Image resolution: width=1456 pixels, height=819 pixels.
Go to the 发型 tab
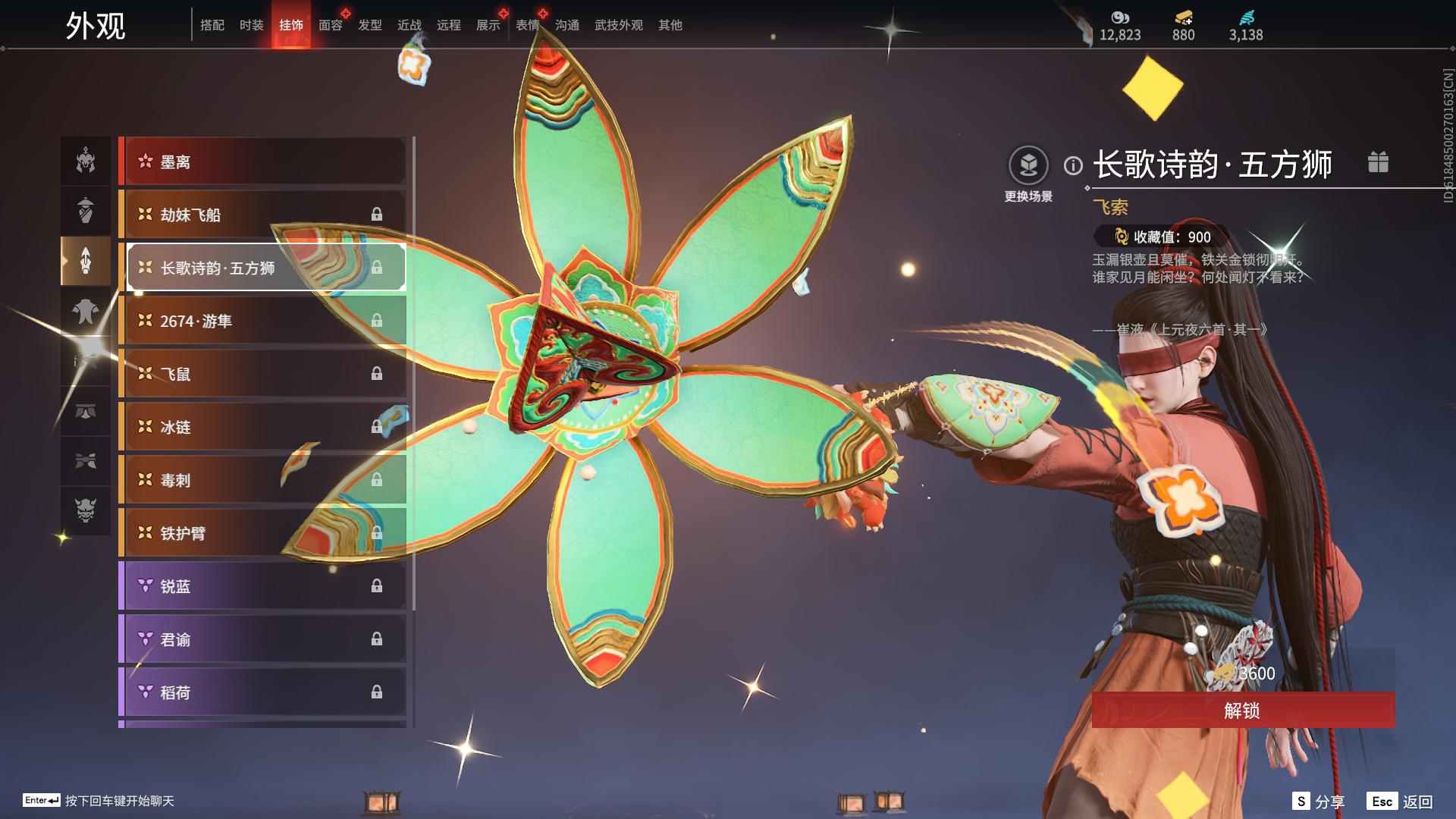[370, 25]
